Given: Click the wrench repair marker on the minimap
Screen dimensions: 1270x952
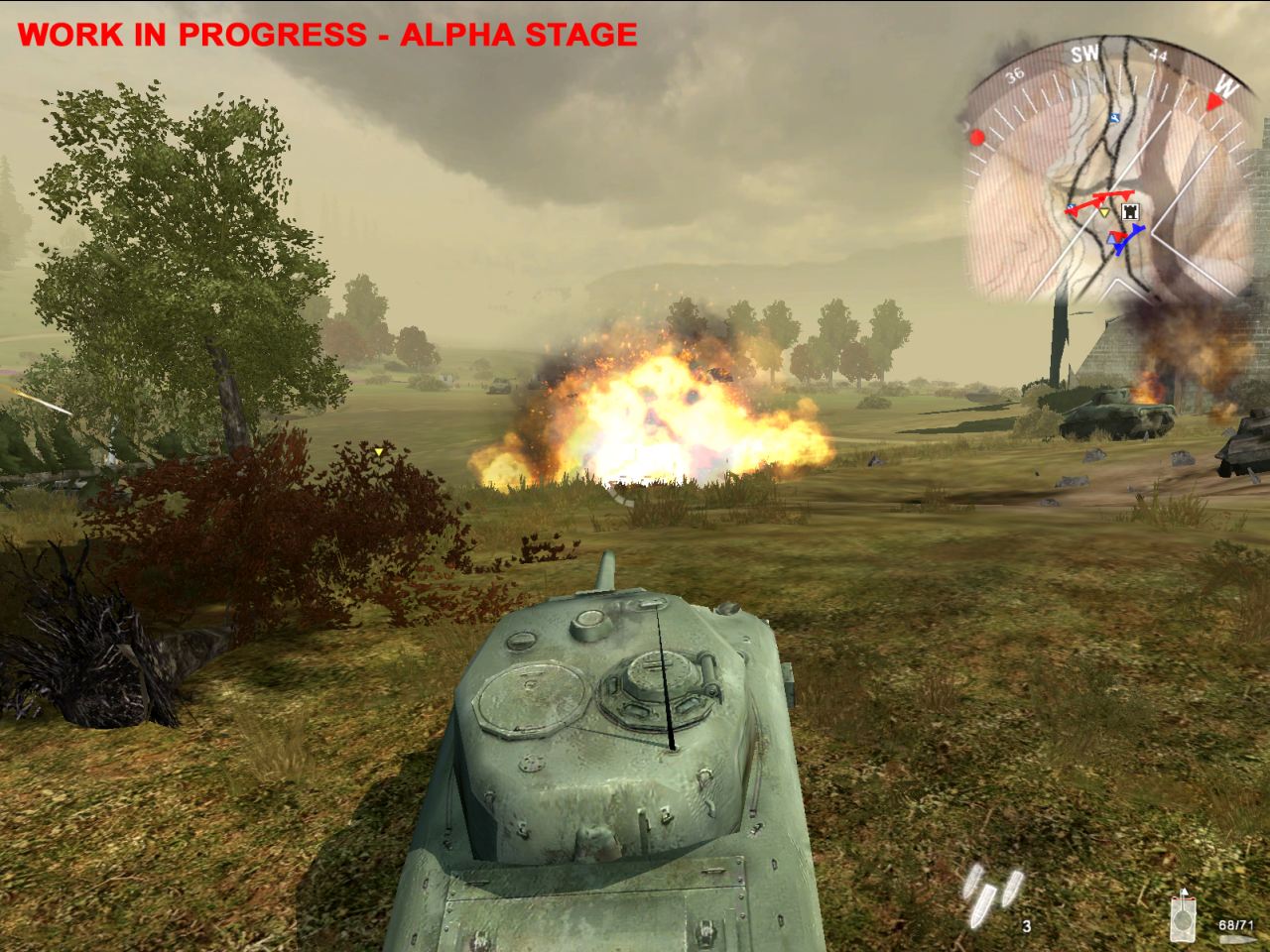Looking at the screenshot, I should pyautogui.click(x=1113, y=119).
